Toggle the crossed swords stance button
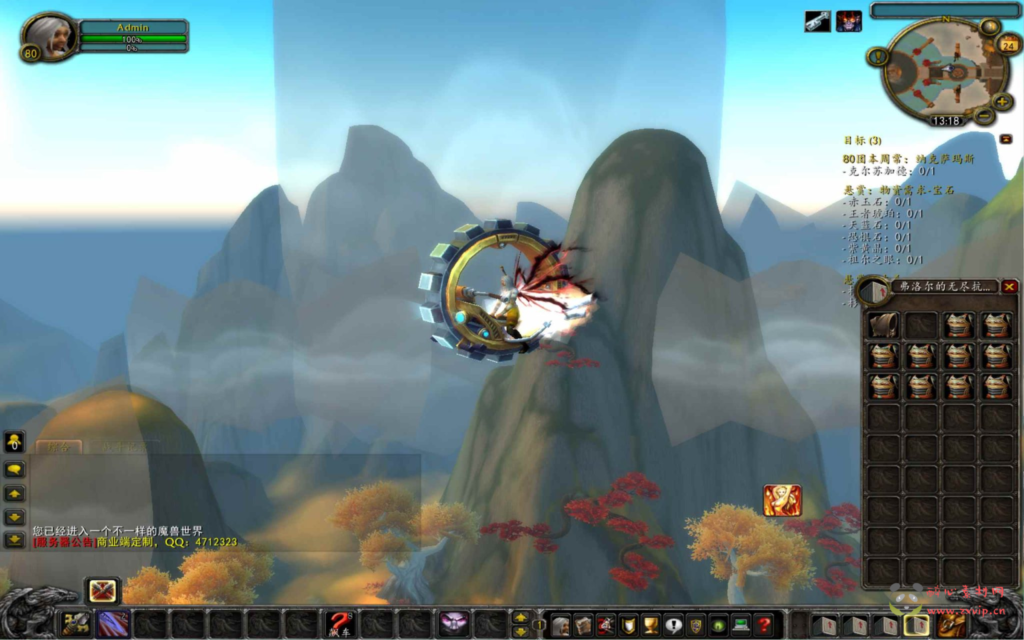1024x640 pixels. tap(102, 590)
